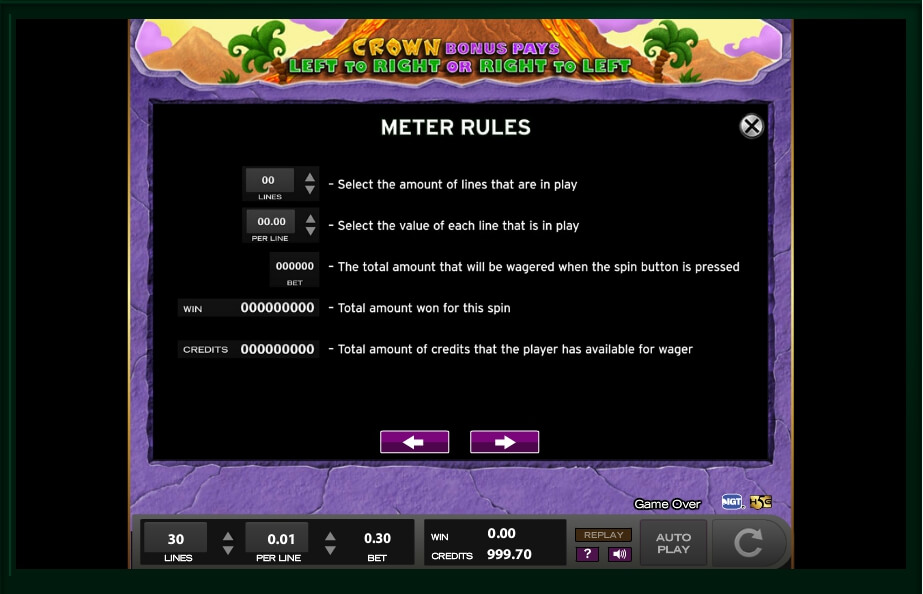Lower the per line bet value in the bottom bar
The height and width of the screenshot is (594, 923).
point(330,550)
